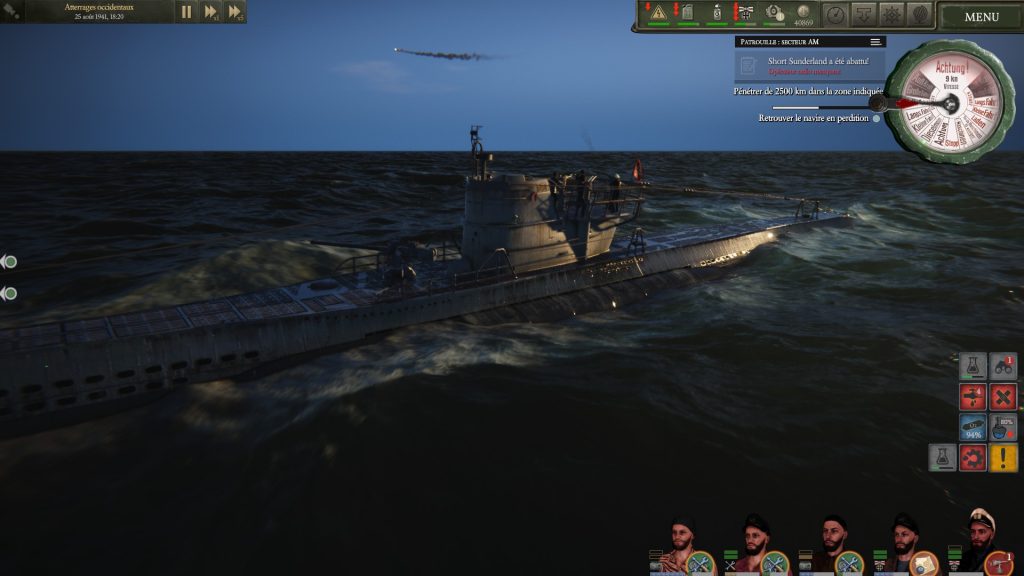Select the binoculars alert icon
The height and width of the screenshot is (576, 1024).
(1003, 367)
